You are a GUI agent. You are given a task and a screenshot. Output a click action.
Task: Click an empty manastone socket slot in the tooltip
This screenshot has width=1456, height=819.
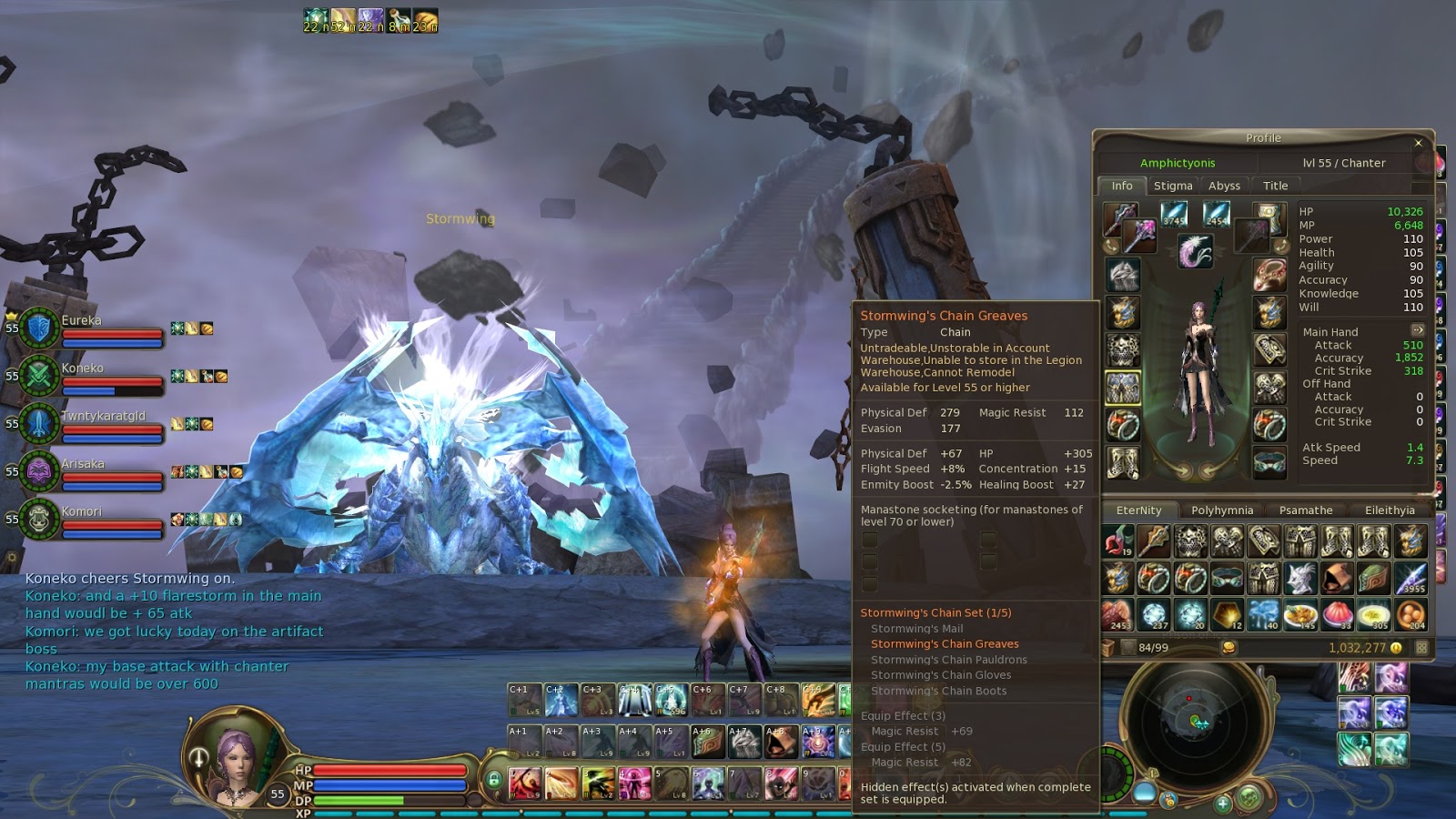click(872, 541)
